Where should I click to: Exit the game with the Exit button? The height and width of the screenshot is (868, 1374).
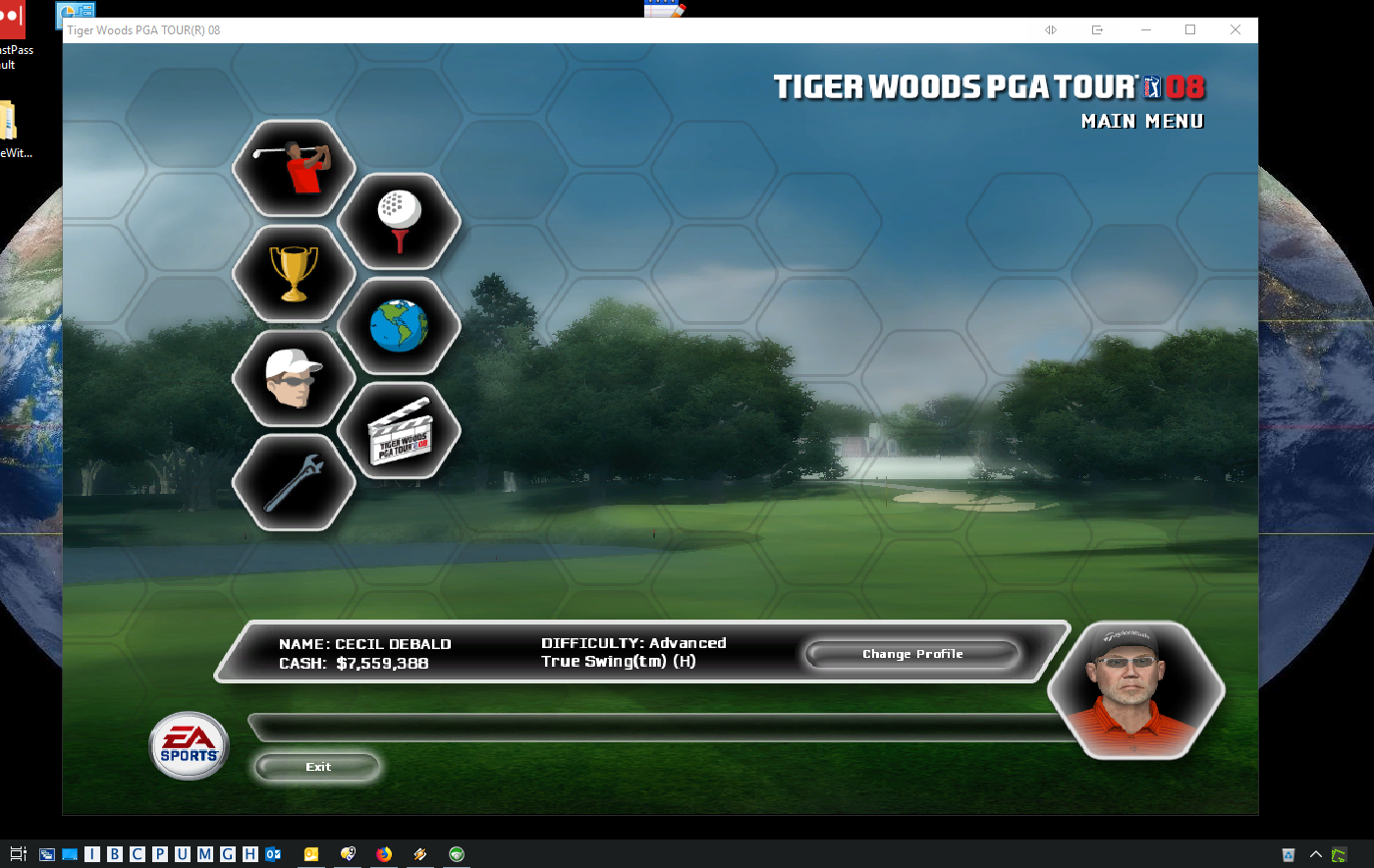[317, 767]
